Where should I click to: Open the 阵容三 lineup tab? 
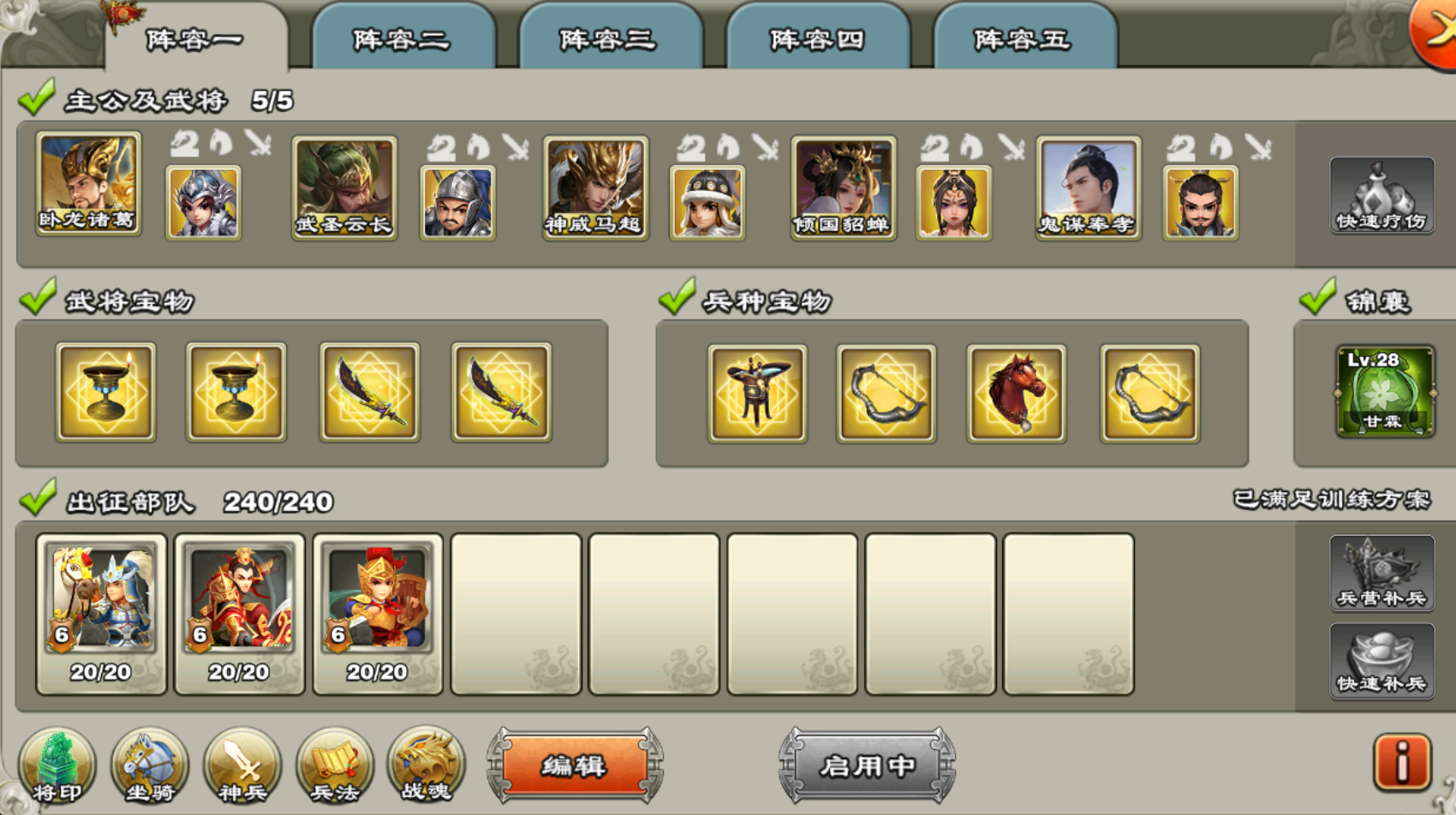tap(609, 39)
